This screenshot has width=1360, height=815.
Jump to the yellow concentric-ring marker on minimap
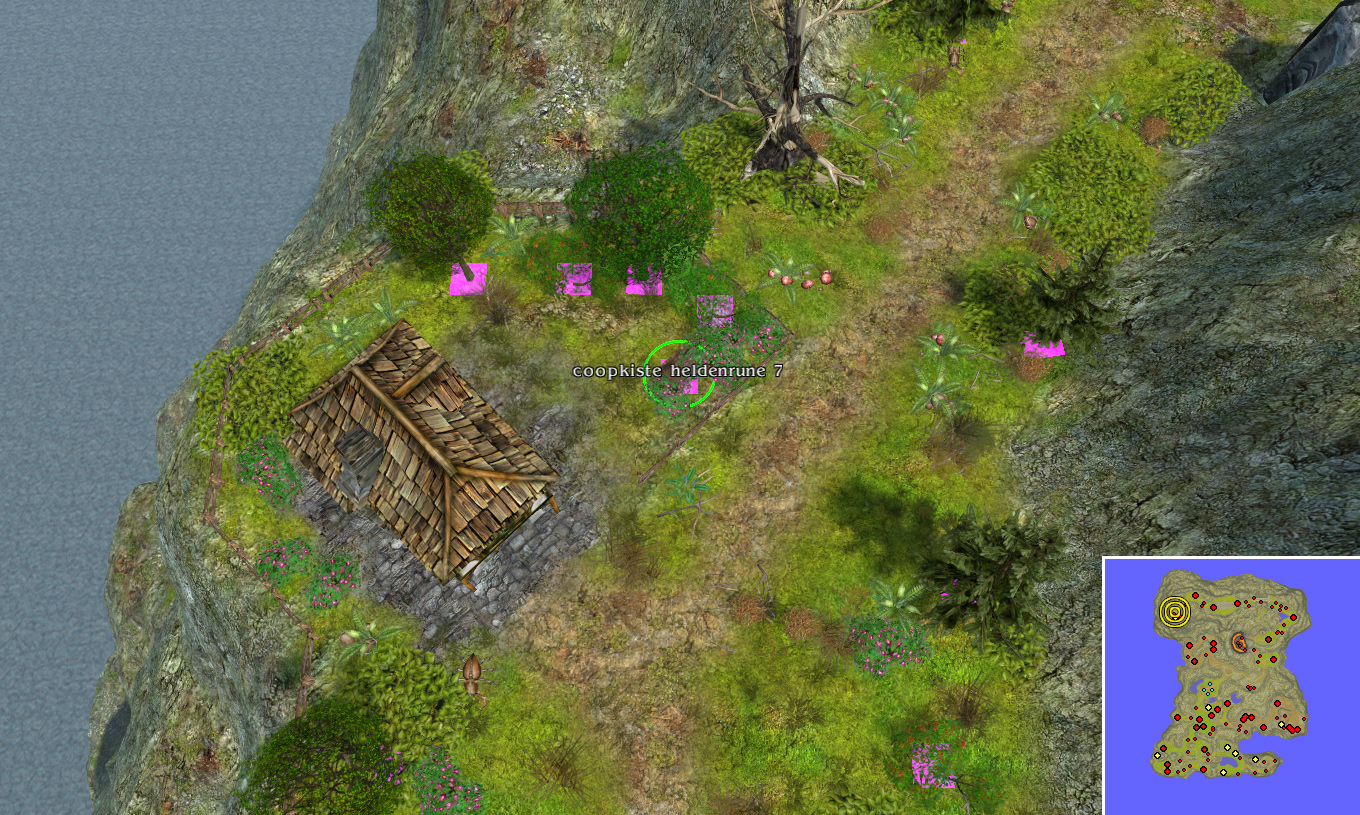(x=1175, y=610)
